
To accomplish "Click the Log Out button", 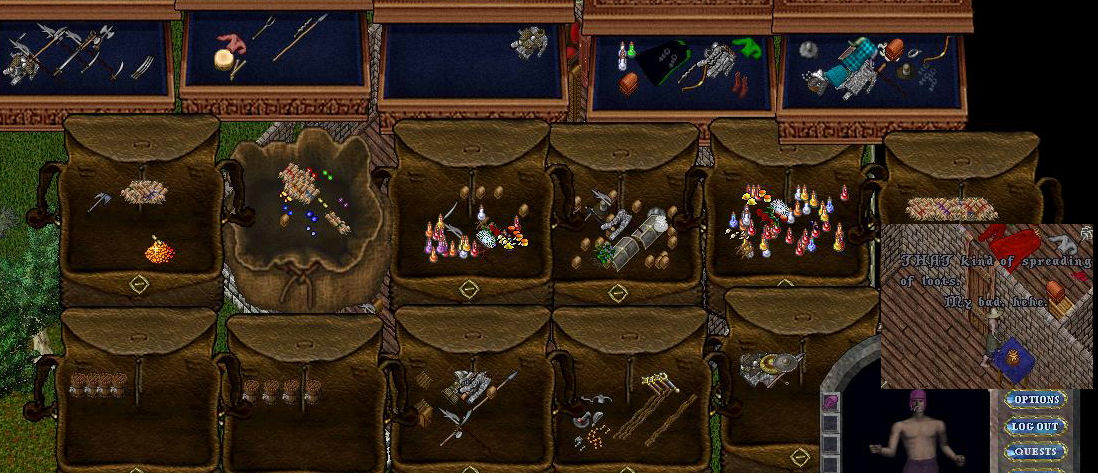I will point(1035,426).
